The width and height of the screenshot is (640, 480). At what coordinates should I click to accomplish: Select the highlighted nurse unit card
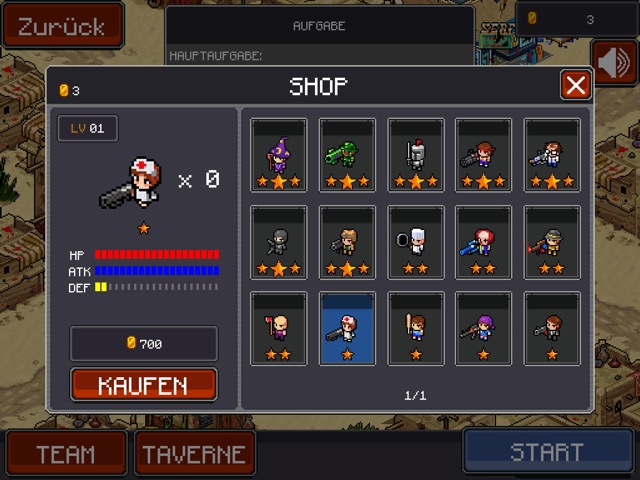point(347,328)
